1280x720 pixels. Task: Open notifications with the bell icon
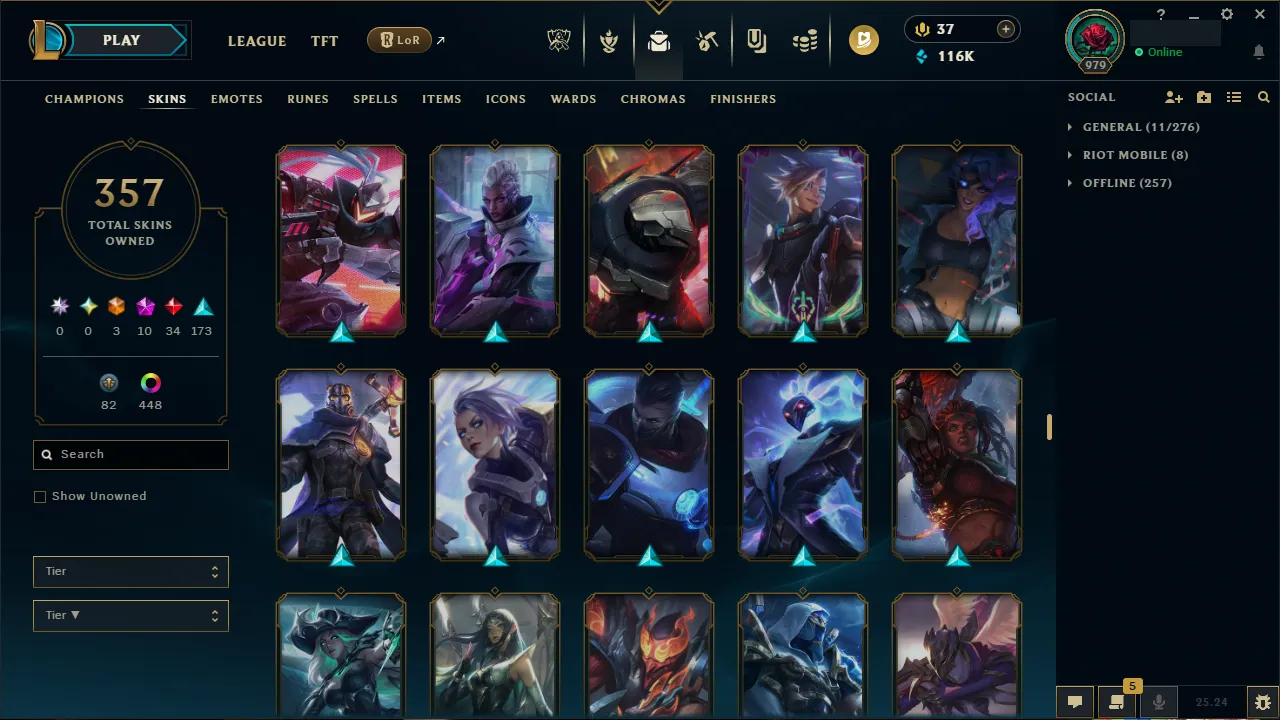pos(1258,52)
